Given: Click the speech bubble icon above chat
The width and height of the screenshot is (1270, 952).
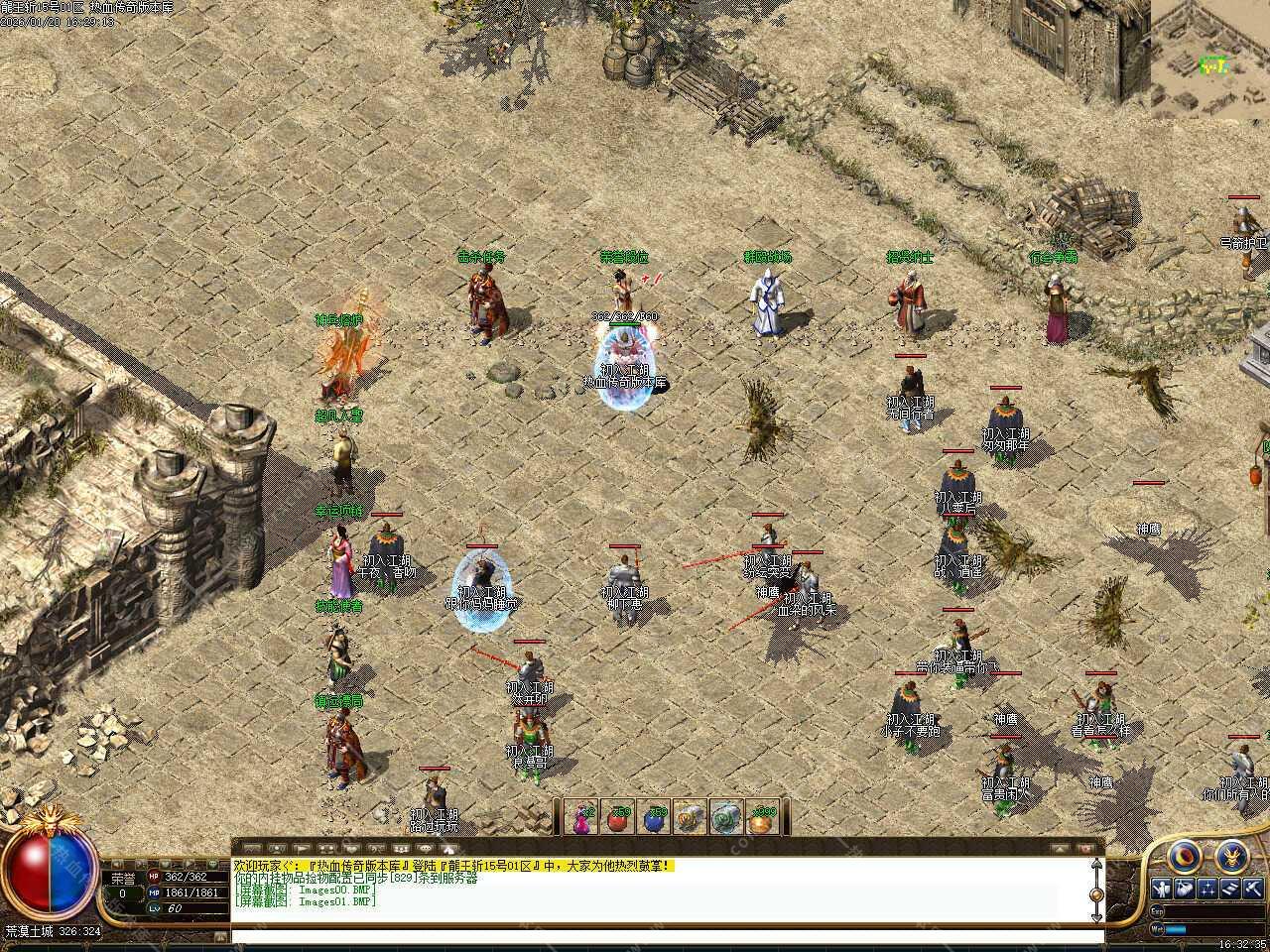Looking at the screenshot, I should (426, 849).
